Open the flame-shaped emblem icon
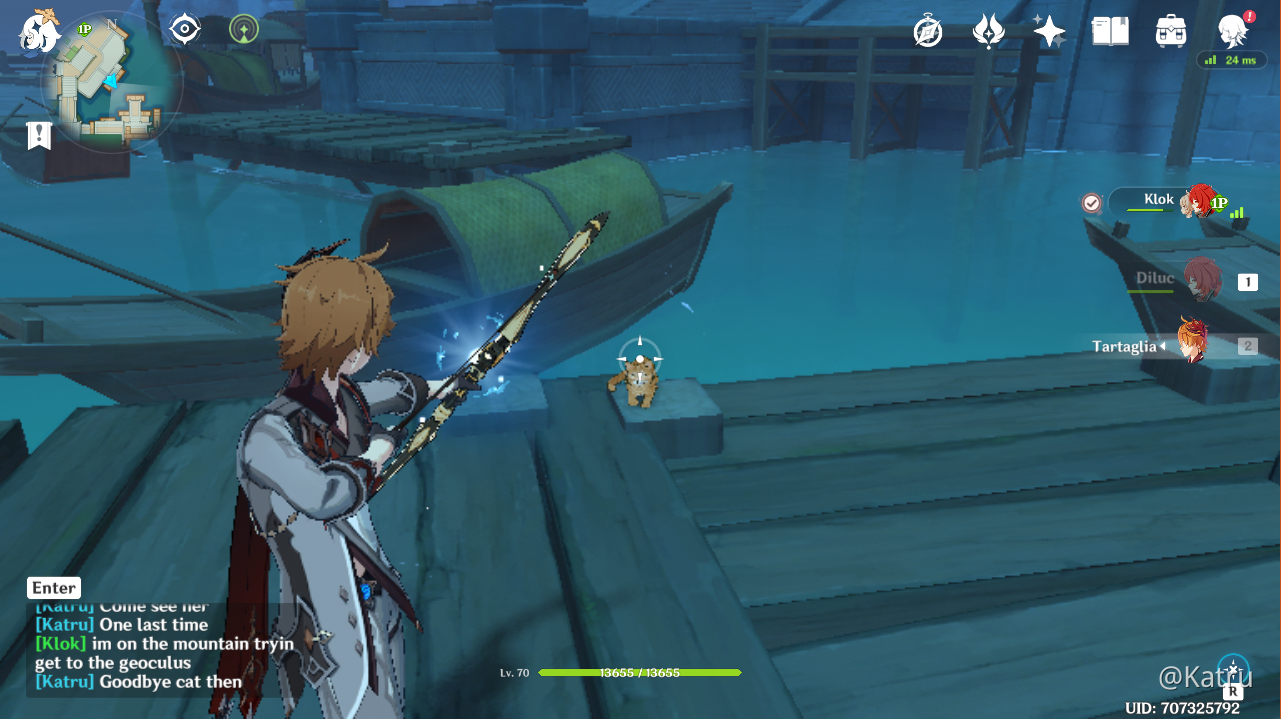Viewport: 1281px width, 719px height. click(988, 32)
